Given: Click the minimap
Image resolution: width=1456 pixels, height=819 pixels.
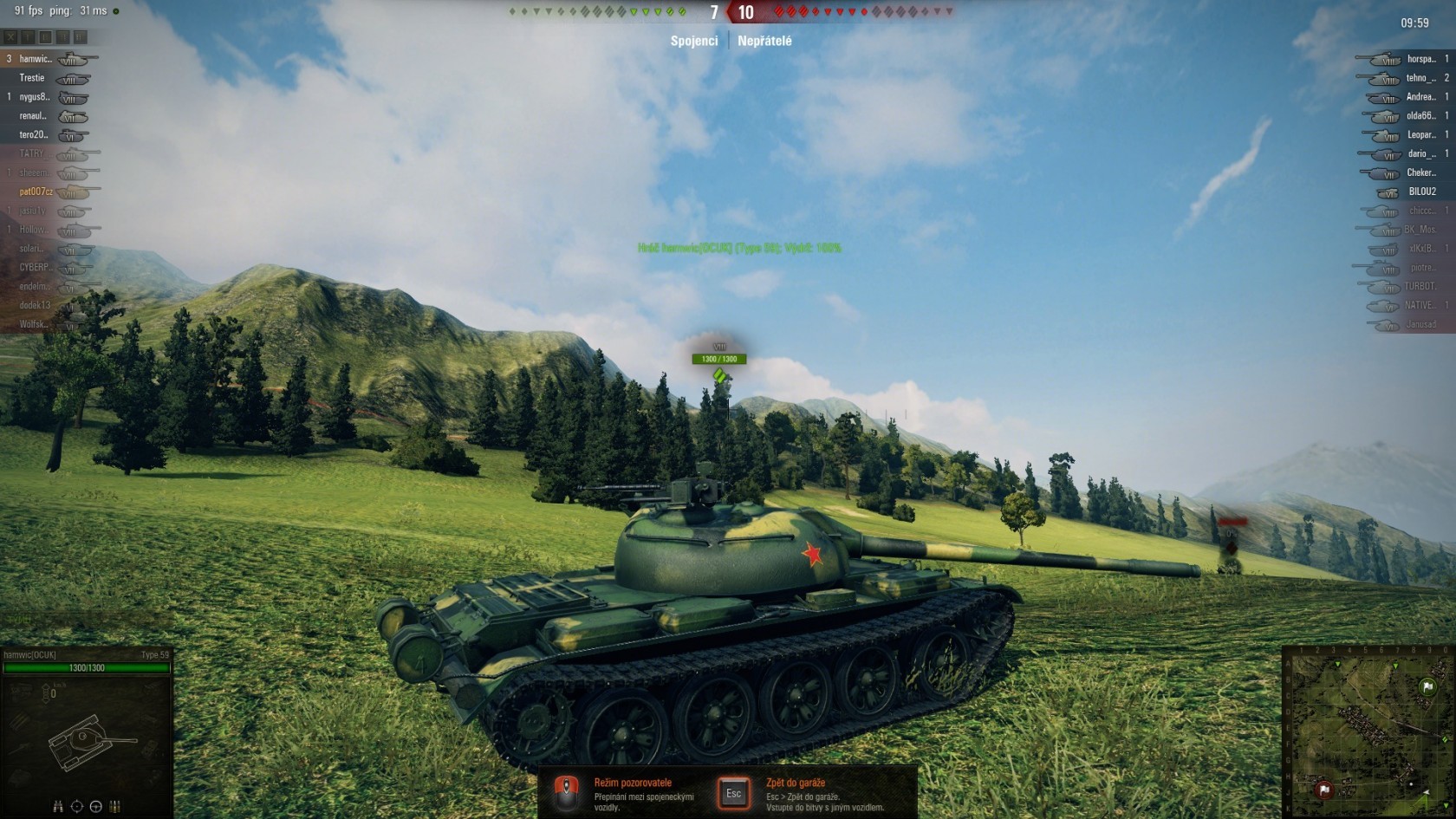Looking at the screenshot, I should (x=1368, y=731).
